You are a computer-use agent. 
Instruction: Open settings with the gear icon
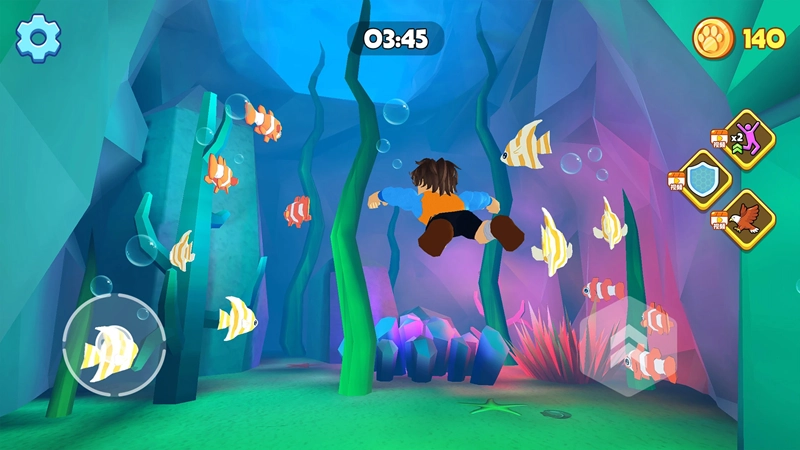[39, 38]
